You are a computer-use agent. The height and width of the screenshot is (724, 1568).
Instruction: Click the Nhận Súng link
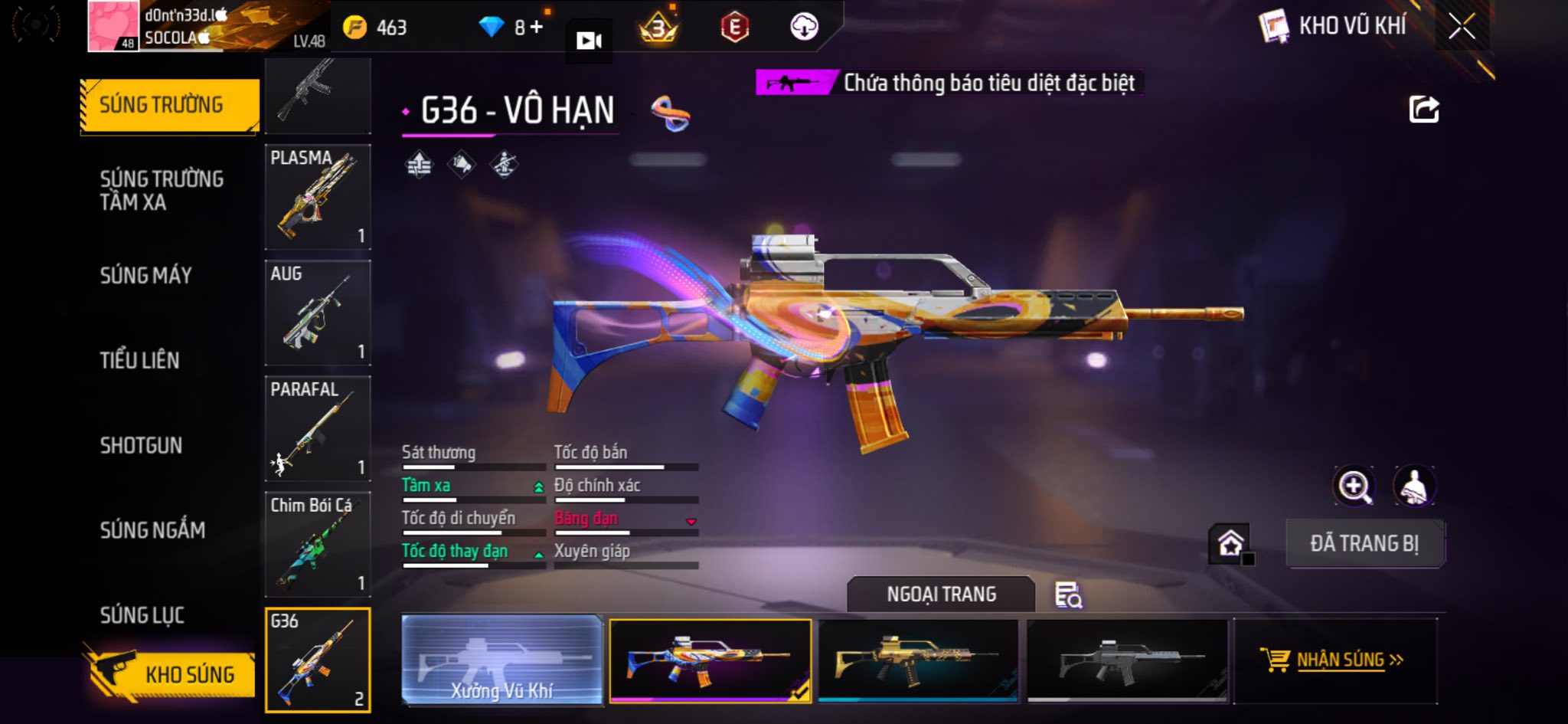(x=1340, y=660)
